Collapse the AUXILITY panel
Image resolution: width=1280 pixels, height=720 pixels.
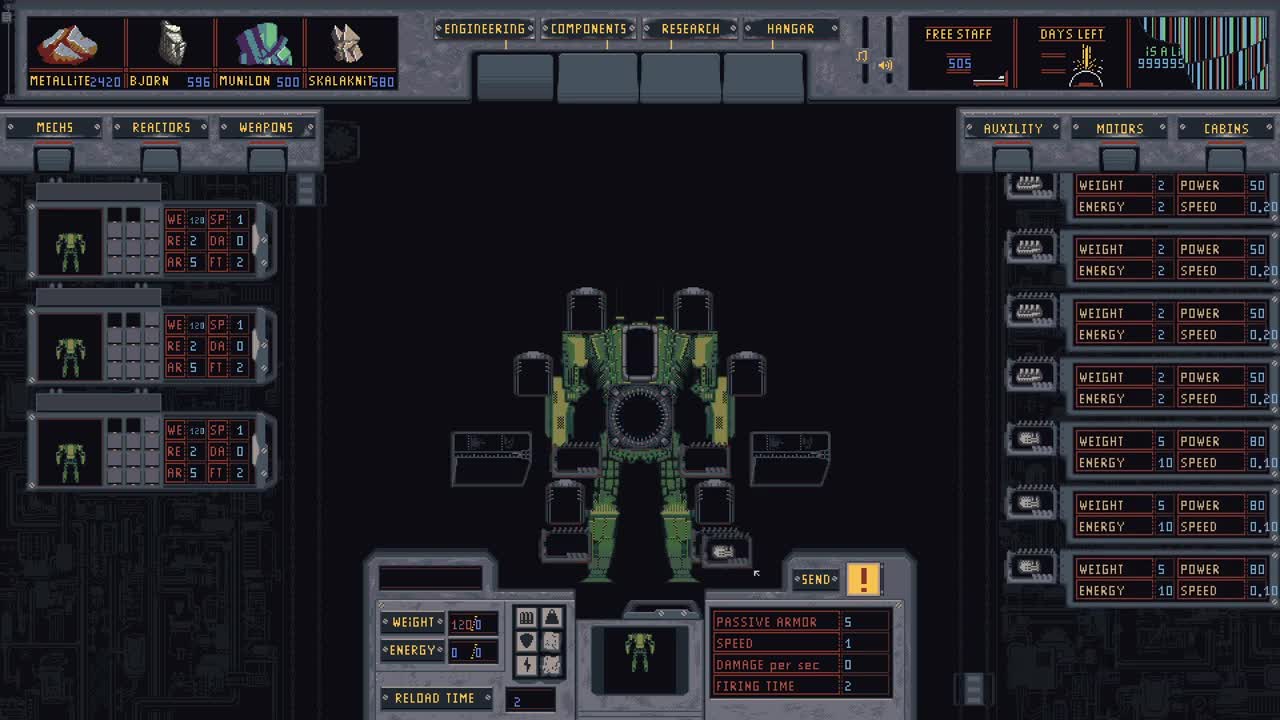[x=1012, y=128]
